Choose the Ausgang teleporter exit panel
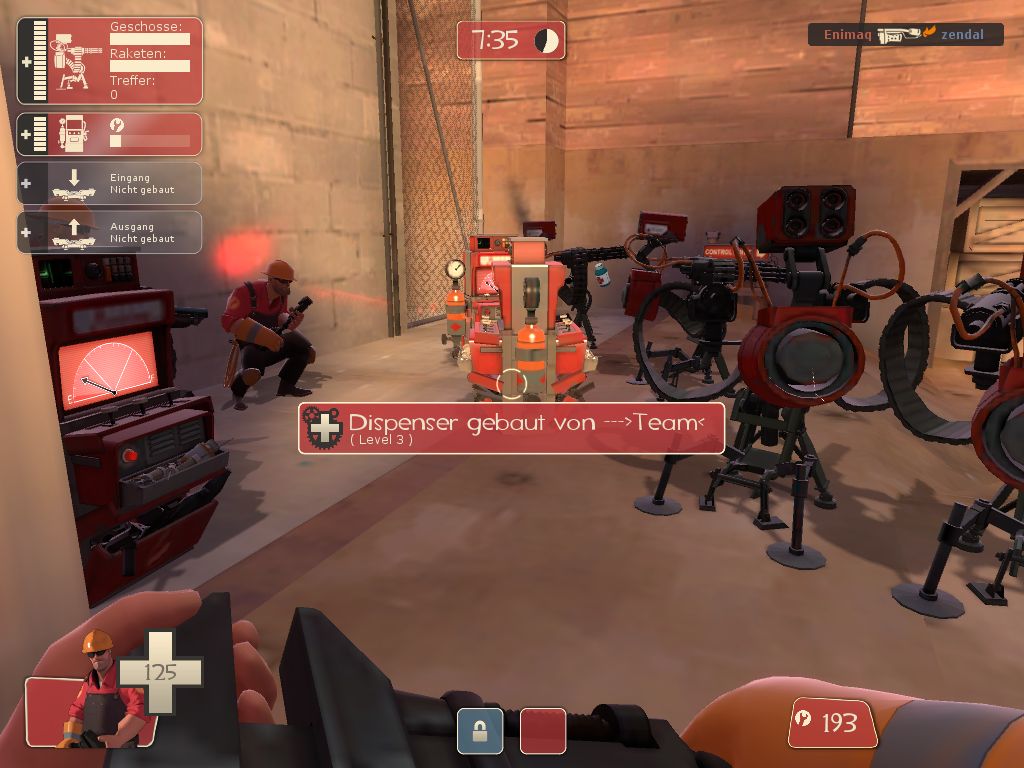Image resolution: width=1024 pixels, height=768 pixels. tap(110, 232)
